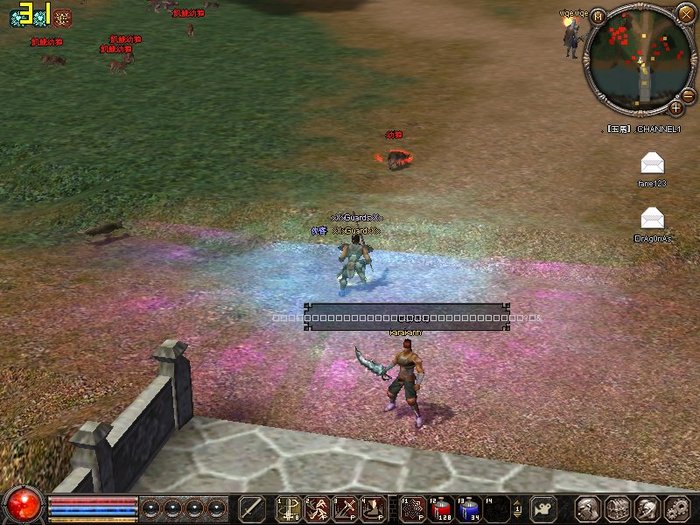Image resolution: width=700 pixels, height=525 pixels.
Task: Use the red health potion slot
Action: (x=441, y=508)
